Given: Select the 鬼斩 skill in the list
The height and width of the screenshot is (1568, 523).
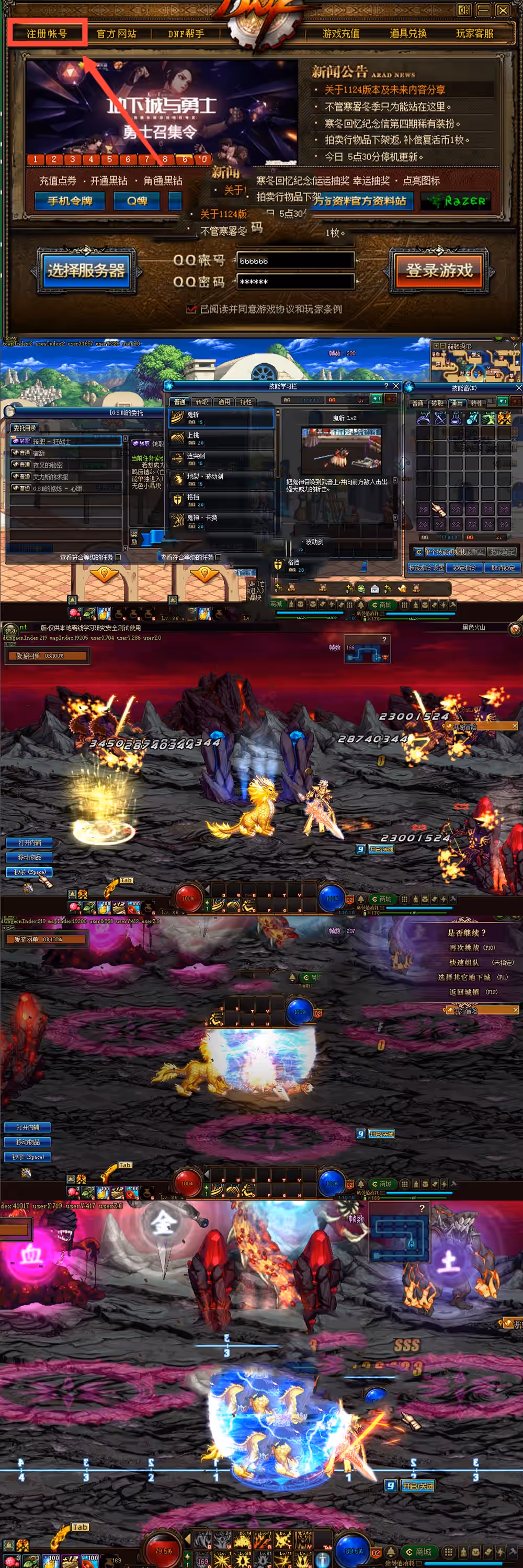Looking at the screenshot, I should 220,418.
